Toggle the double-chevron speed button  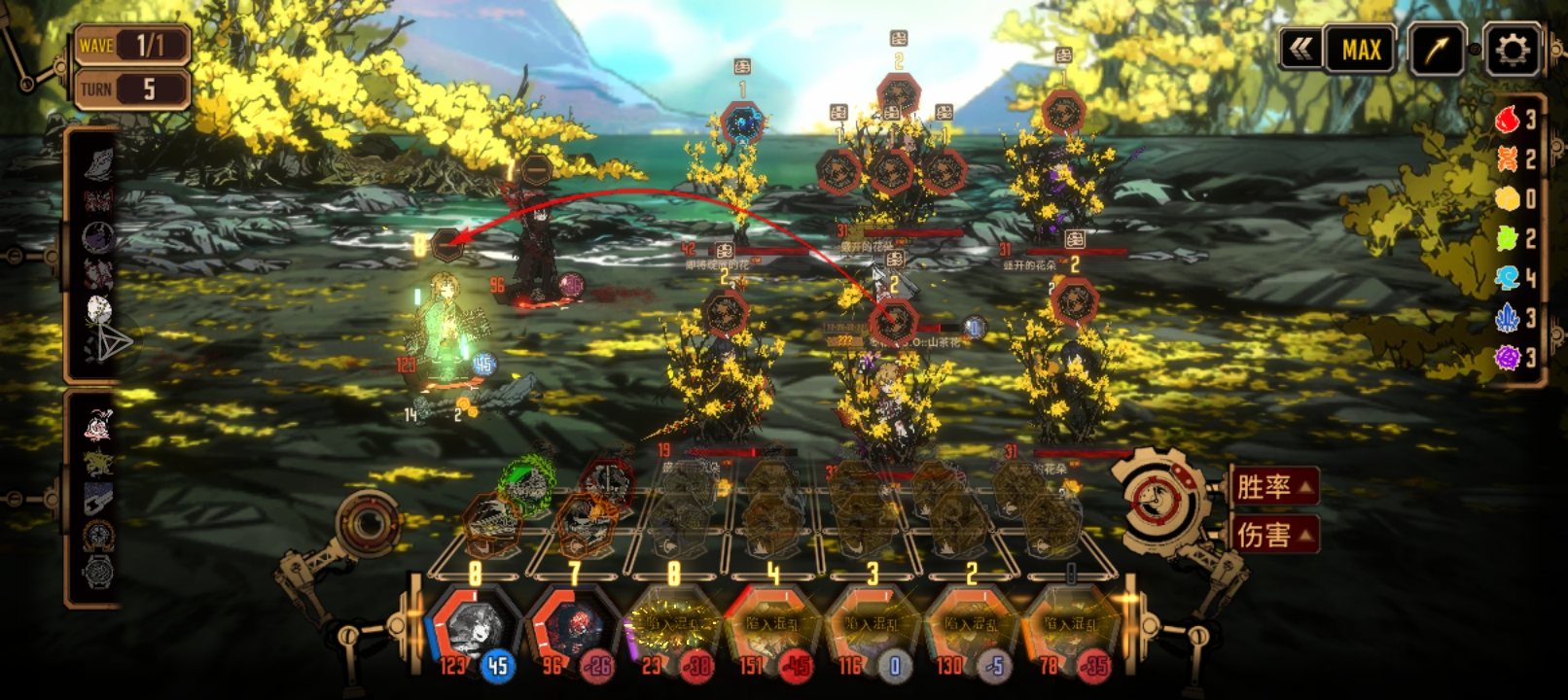(1301, 49)
